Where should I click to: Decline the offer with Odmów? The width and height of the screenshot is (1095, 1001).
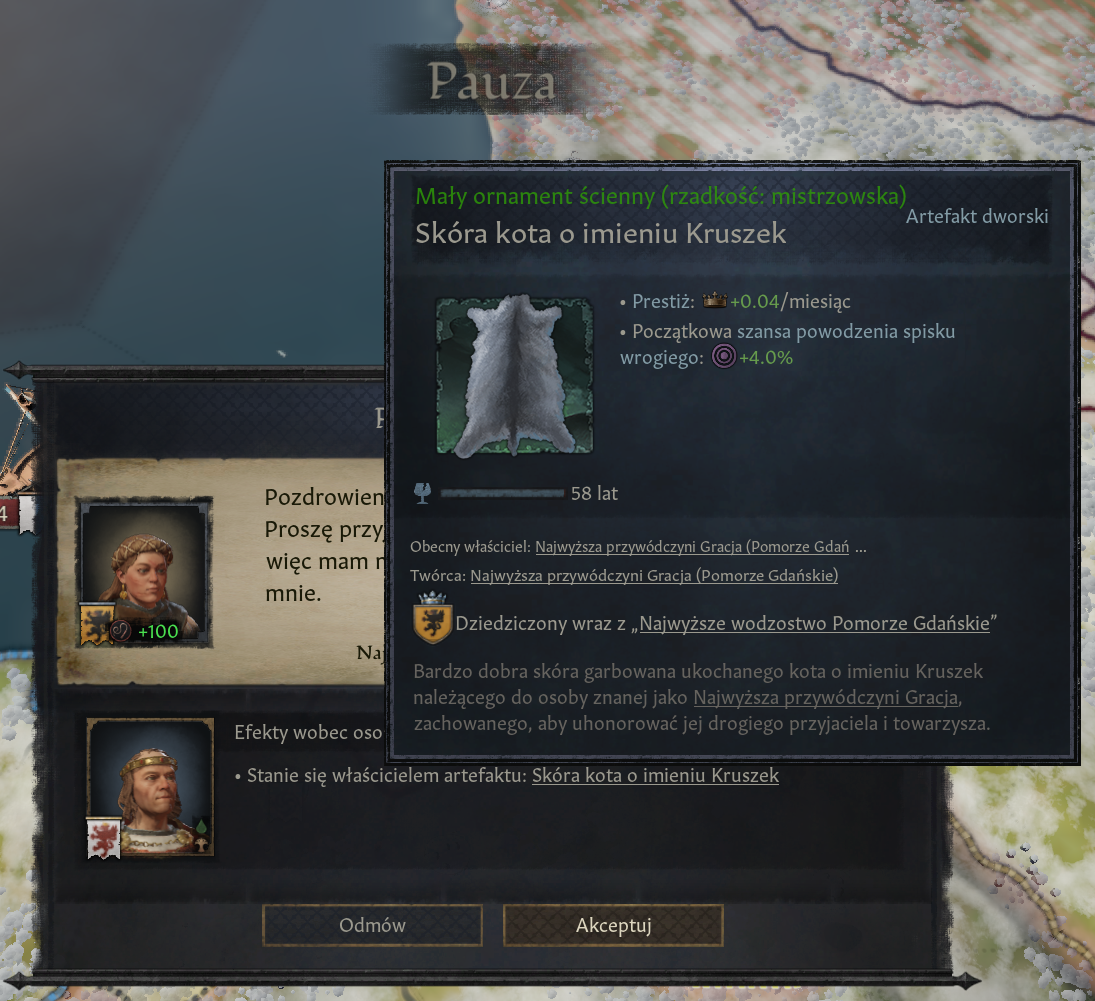coord(372,925)
